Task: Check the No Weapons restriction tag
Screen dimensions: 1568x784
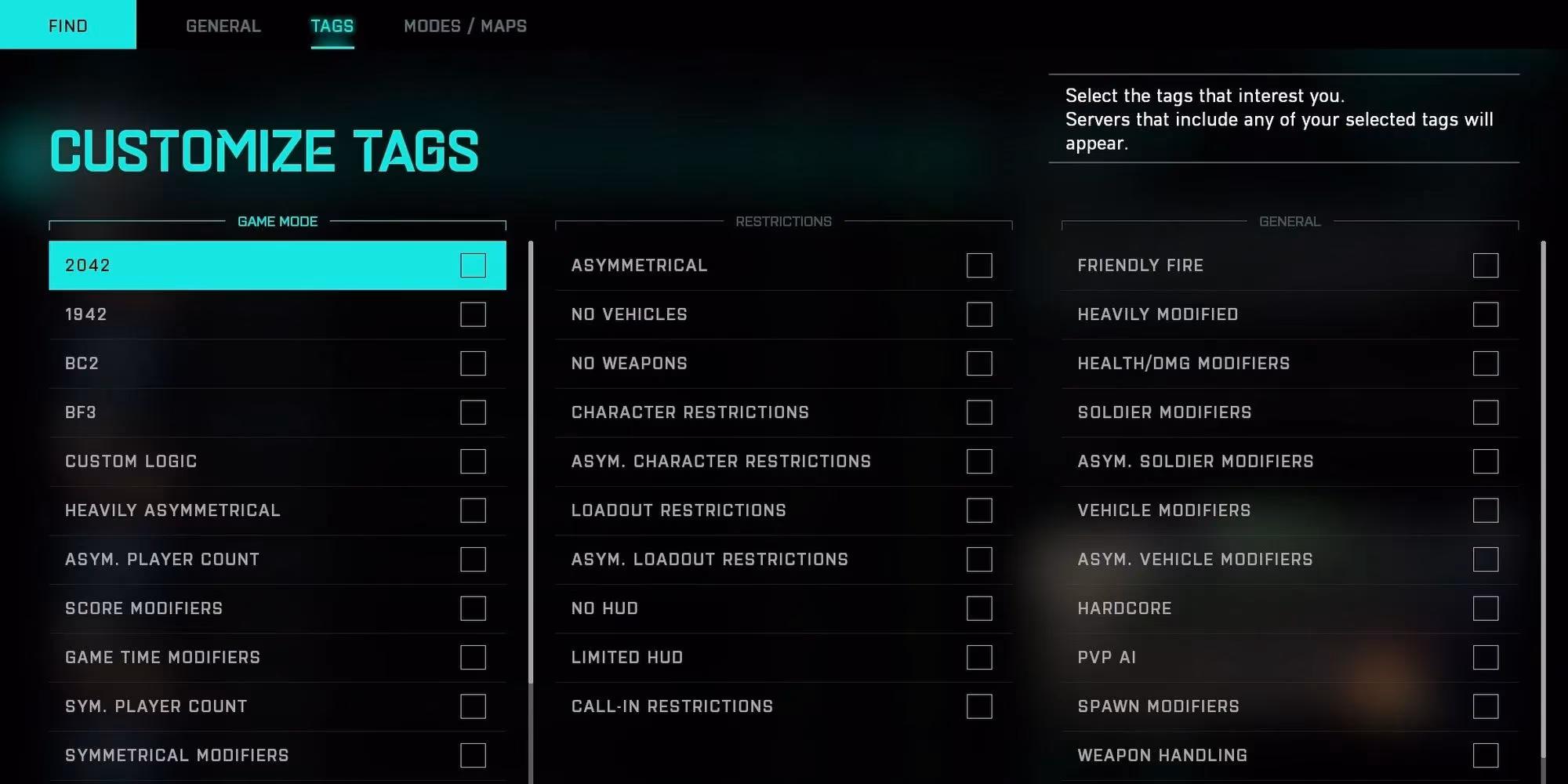Action: [x=979, y=363]
